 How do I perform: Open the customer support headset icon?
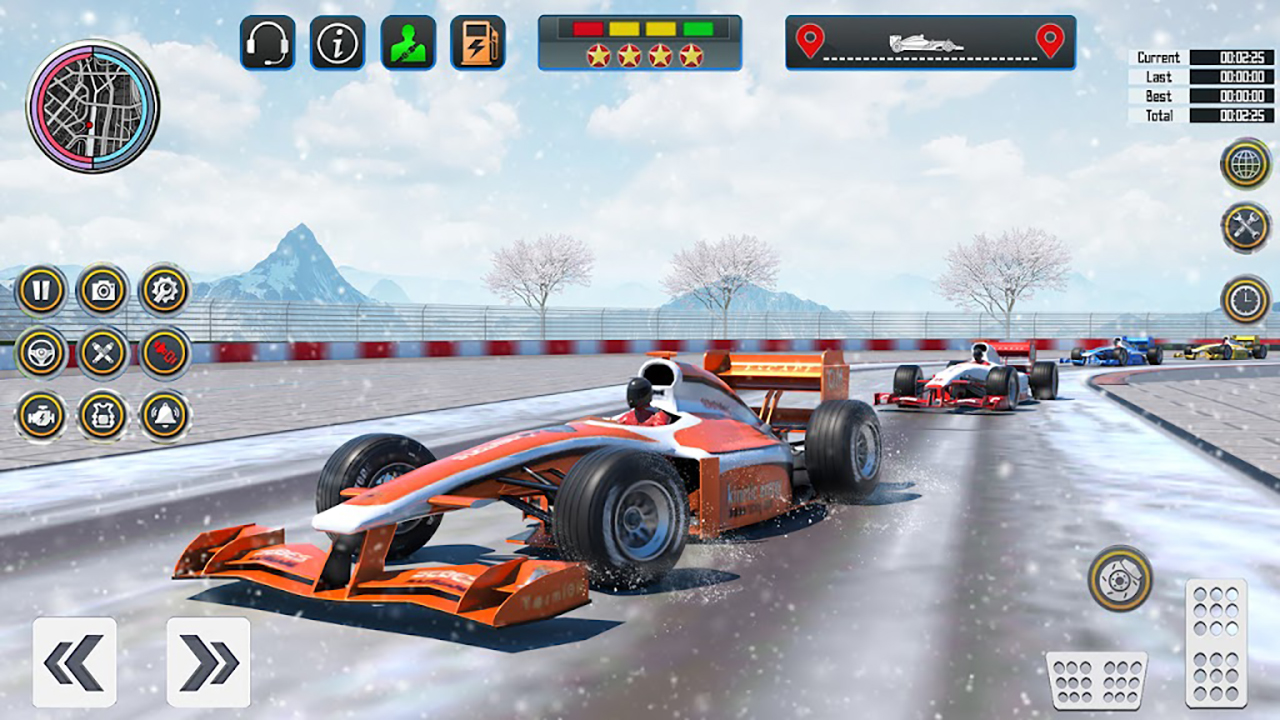click(x=268, y=43)
